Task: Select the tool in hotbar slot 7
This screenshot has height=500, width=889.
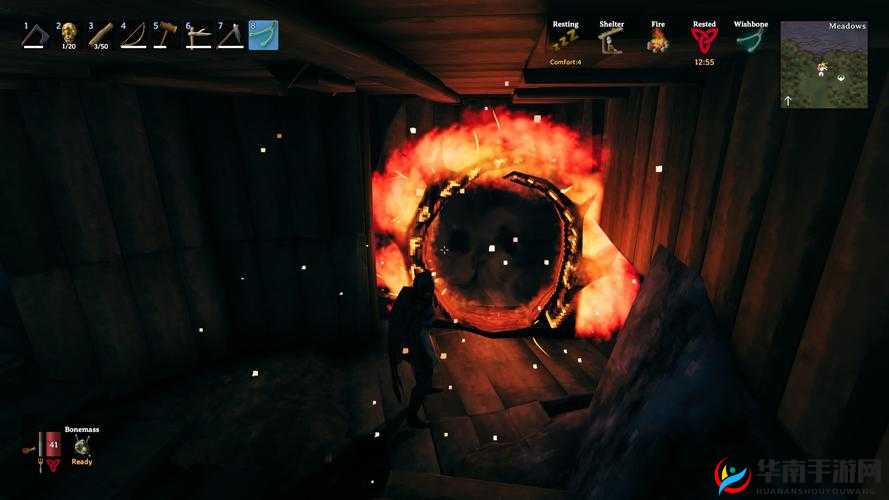Action: [x=230, y=36]
